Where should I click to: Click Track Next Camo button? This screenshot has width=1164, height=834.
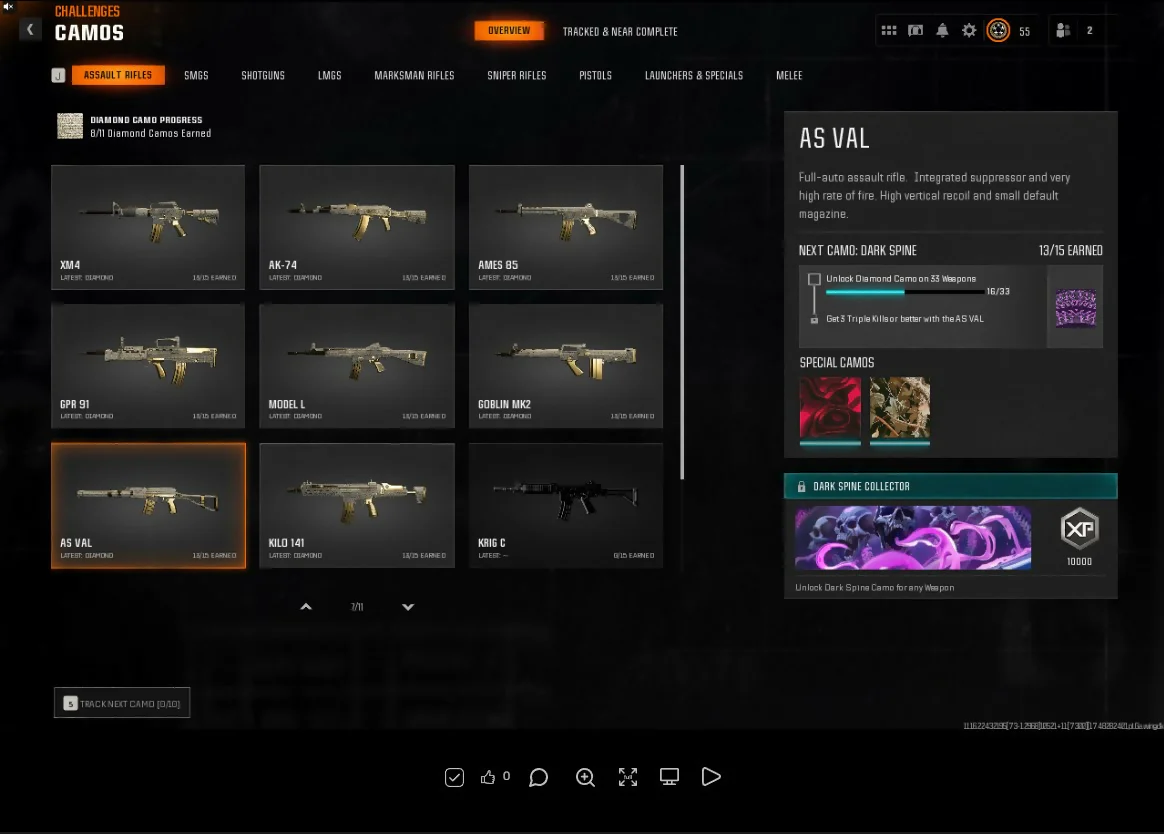click(122, 704)
